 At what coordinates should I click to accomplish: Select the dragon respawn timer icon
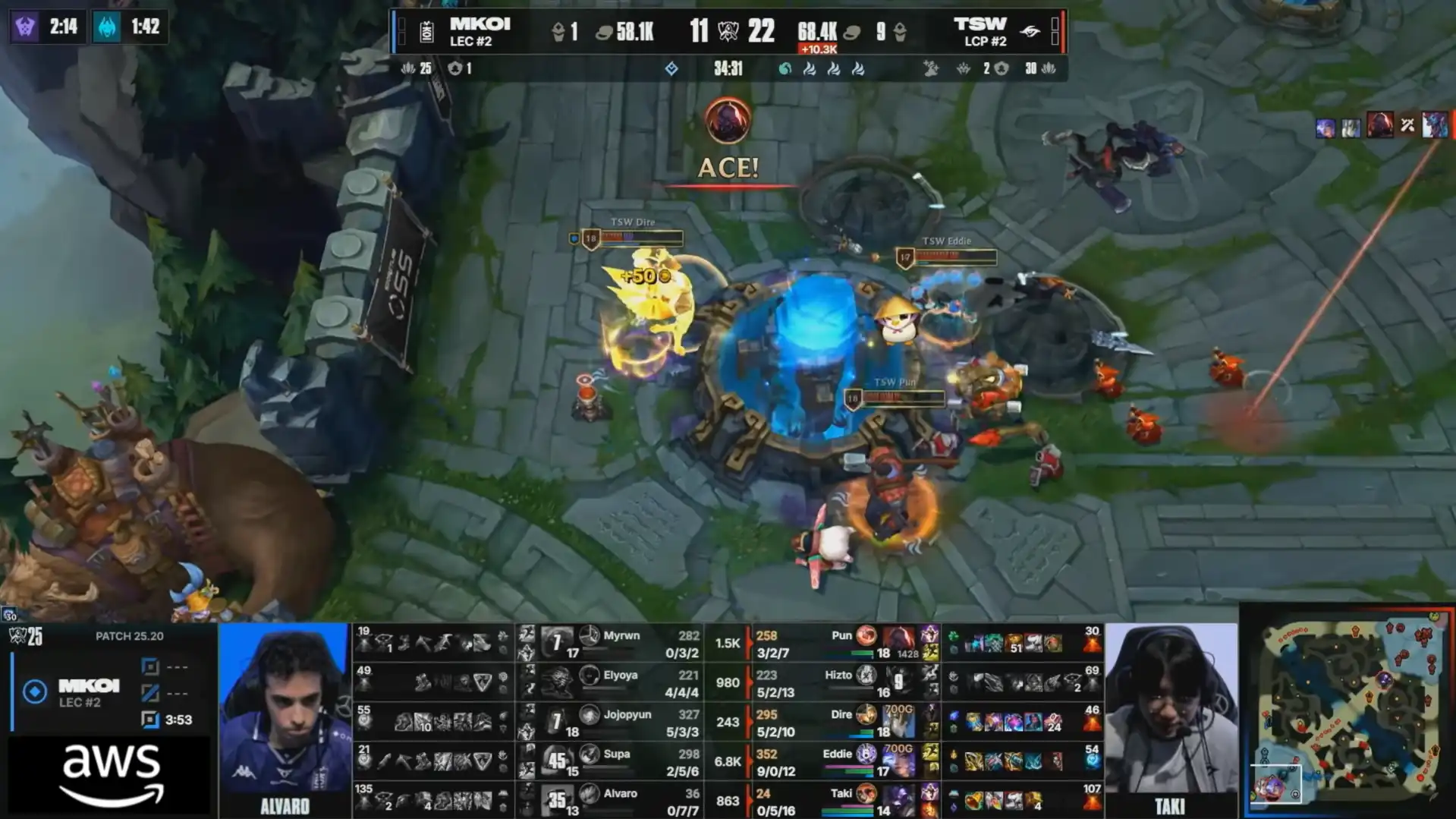click(108, 27)
